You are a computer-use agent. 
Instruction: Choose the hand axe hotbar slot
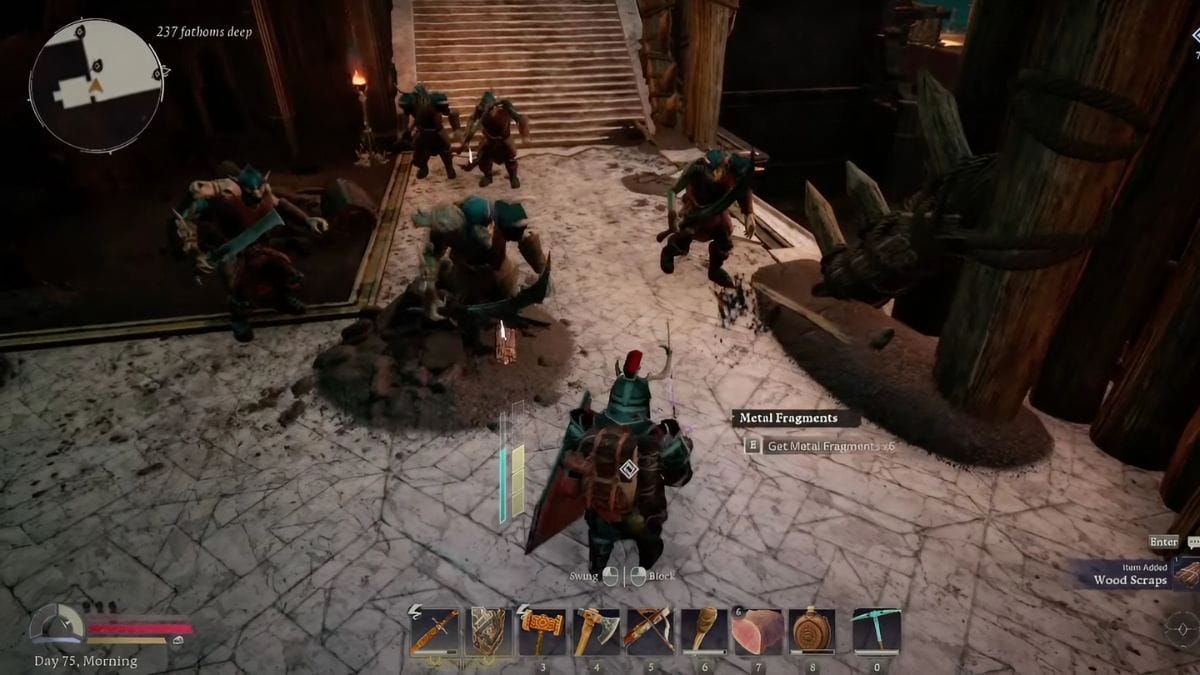pos(596,631)
